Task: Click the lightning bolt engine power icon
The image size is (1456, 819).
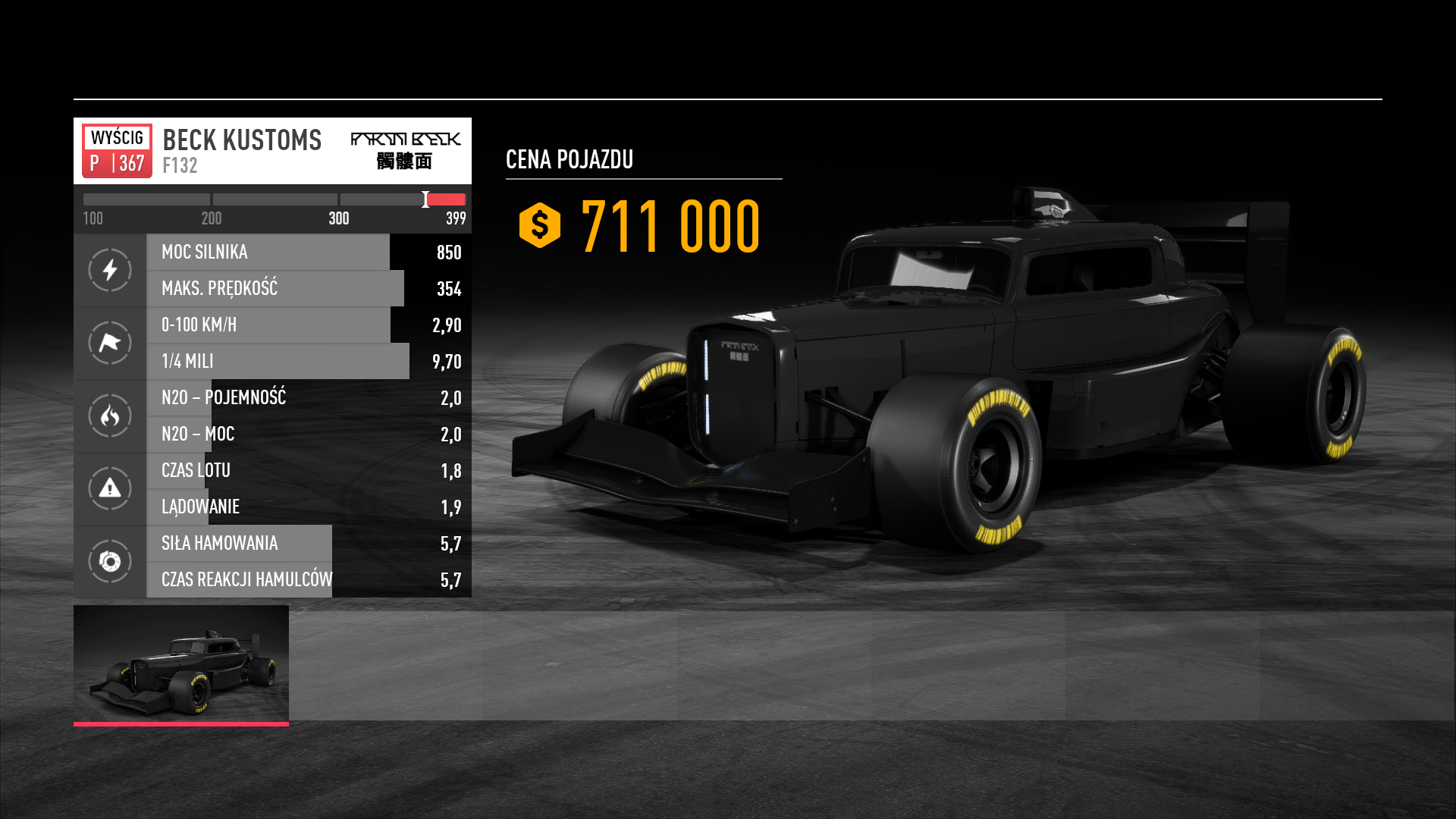Action: point(110,270)
